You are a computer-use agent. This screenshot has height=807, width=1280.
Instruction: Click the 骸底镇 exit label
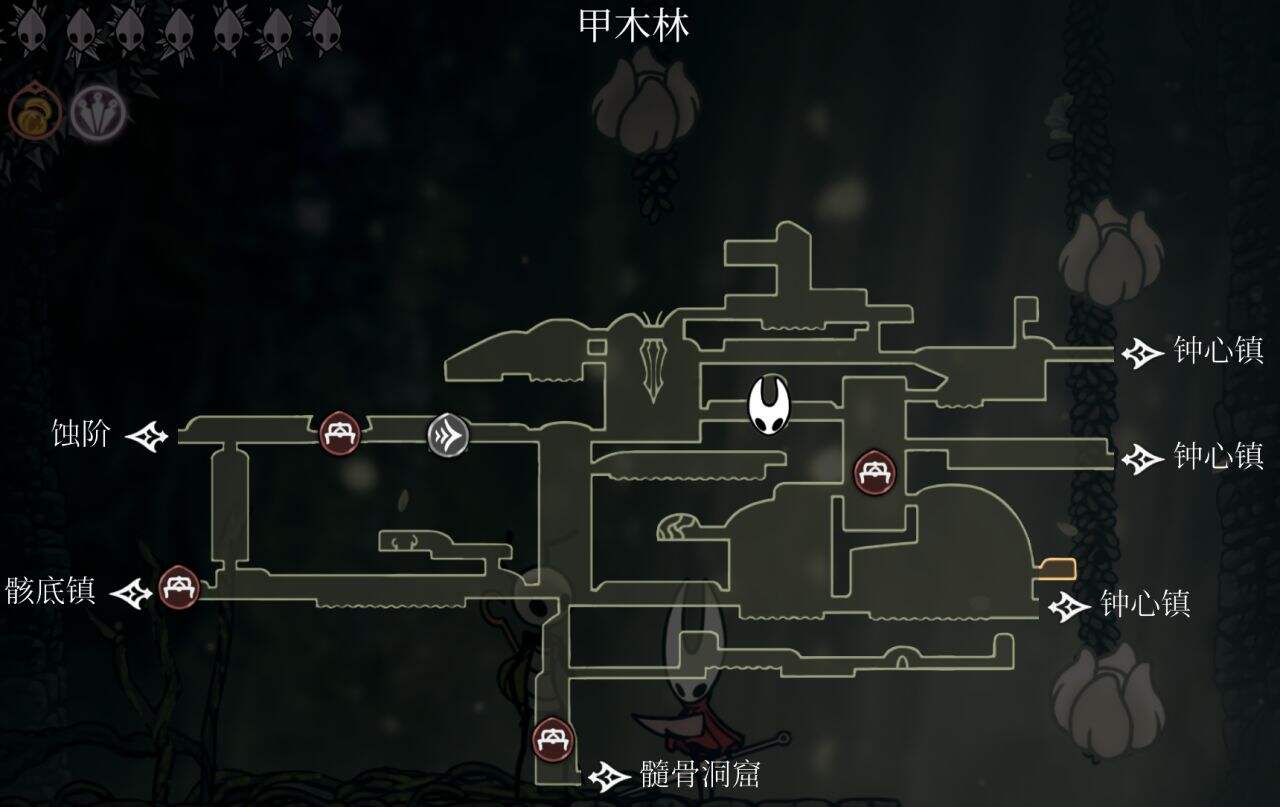pos(51,591)
